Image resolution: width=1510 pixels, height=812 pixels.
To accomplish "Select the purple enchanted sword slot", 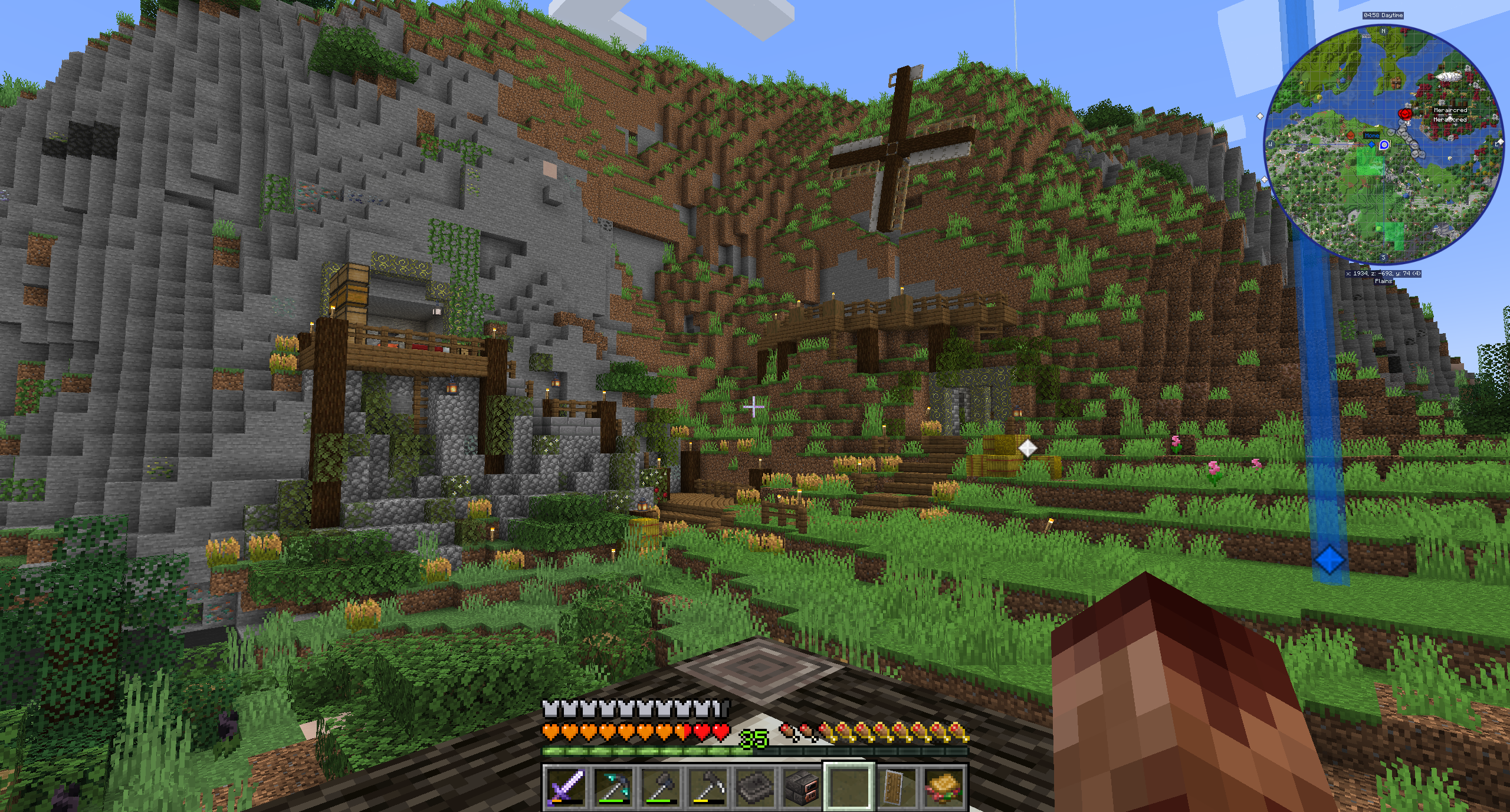I will 565,787.
